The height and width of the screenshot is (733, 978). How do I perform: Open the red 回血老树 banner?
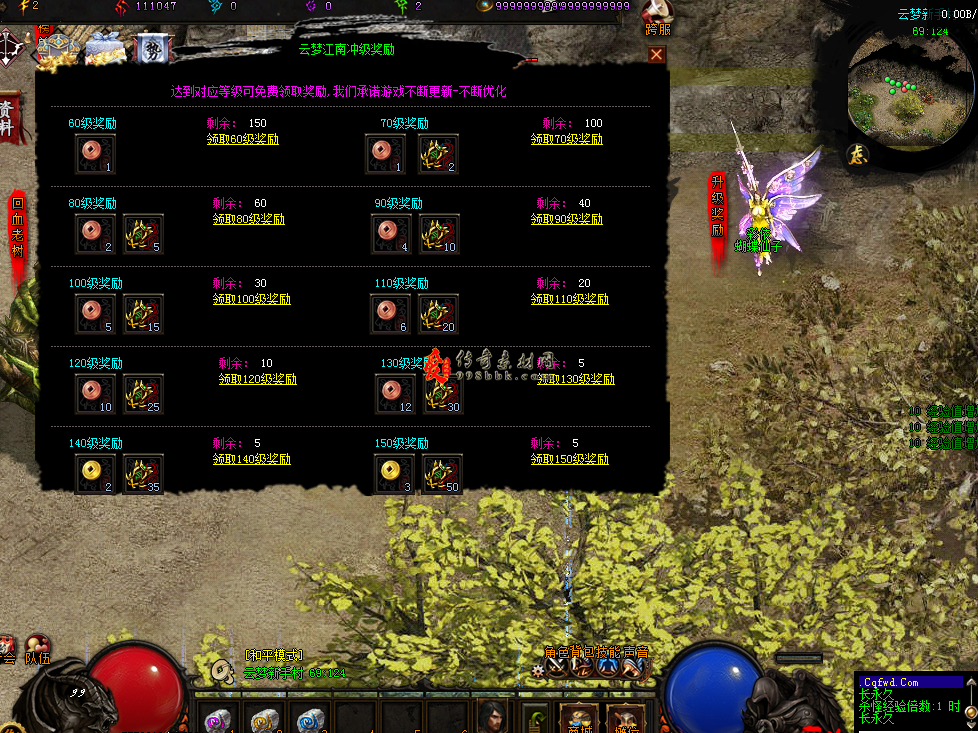17,228
